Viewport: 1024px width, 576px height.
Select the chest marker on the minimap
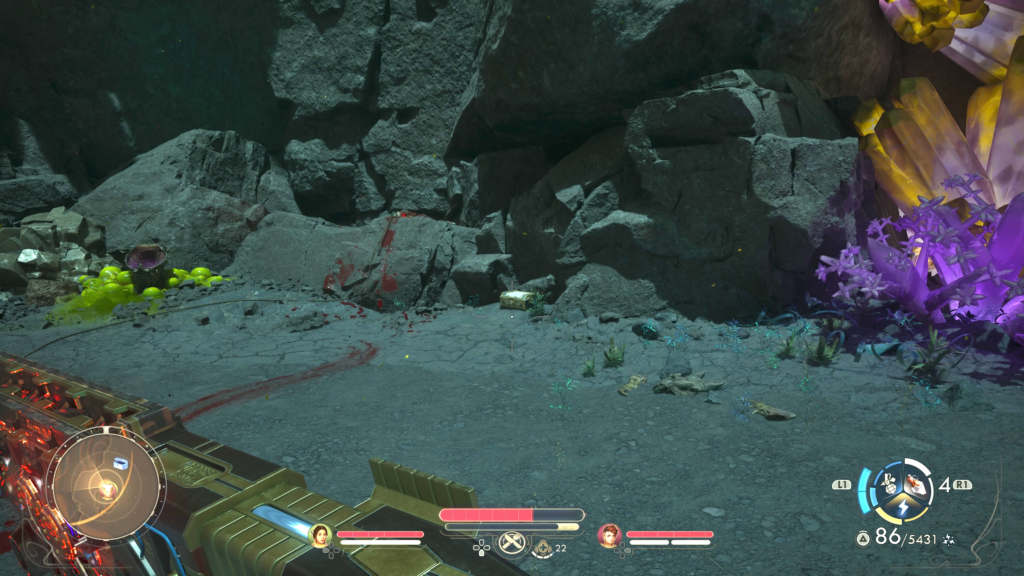[x=120, y=462]
